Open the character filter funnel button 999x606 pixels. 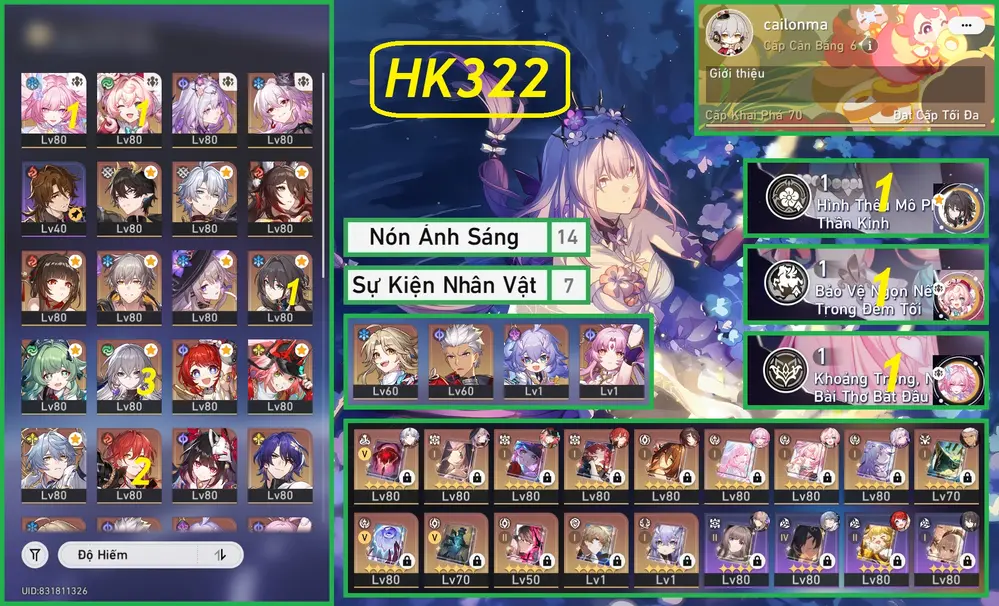[35, 554]
